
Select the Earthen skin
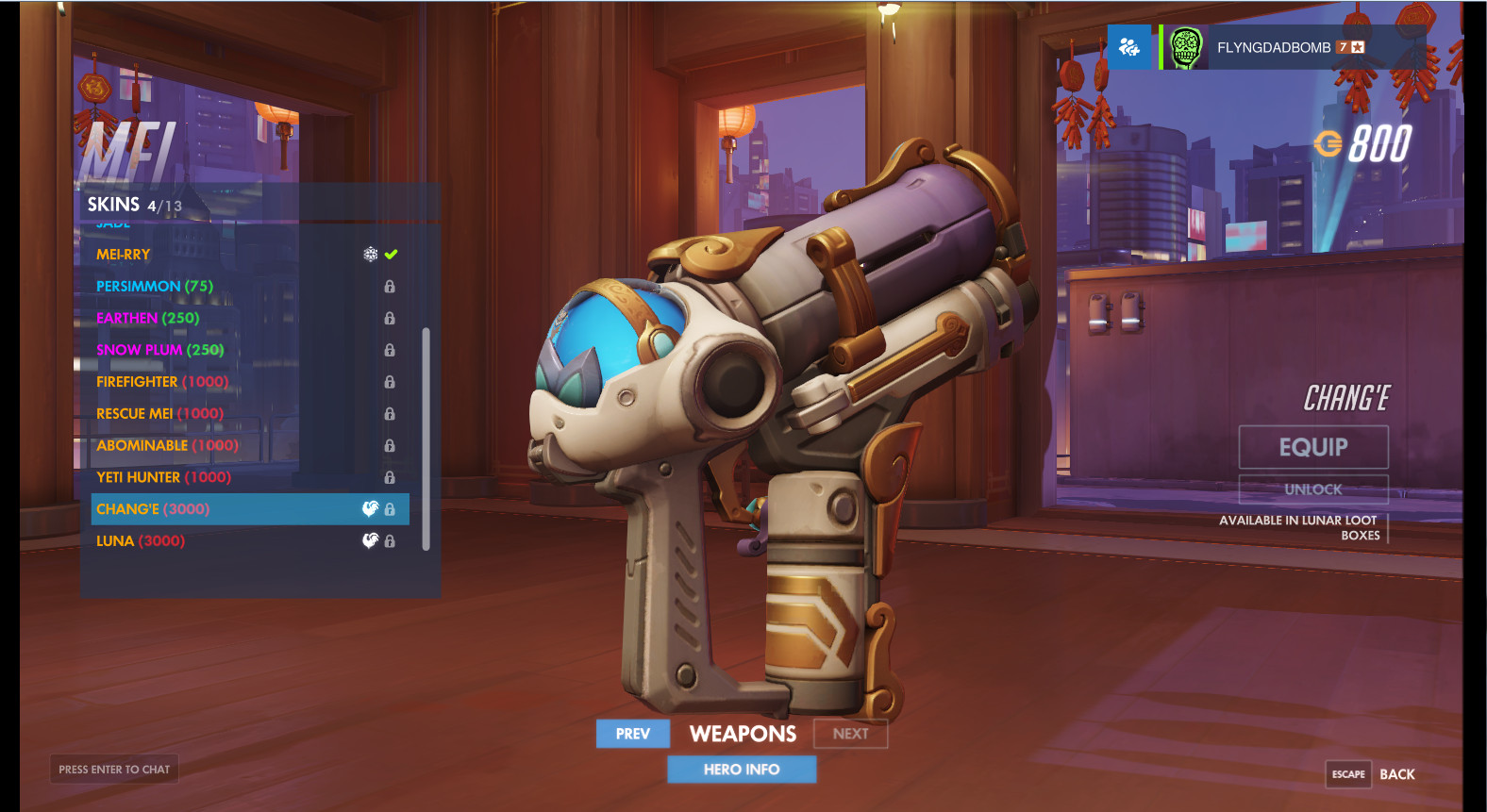(148, 318)
